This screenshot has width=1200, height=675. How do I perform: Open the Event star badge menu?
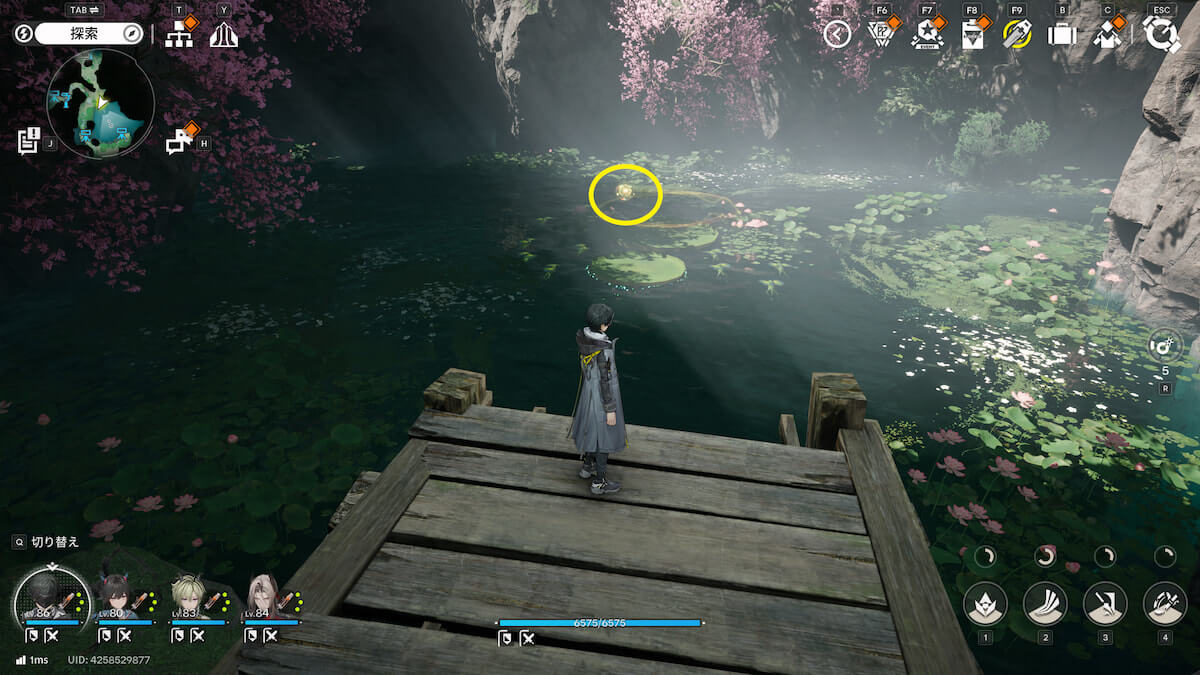pyautogui.click(x=926, y=35)
